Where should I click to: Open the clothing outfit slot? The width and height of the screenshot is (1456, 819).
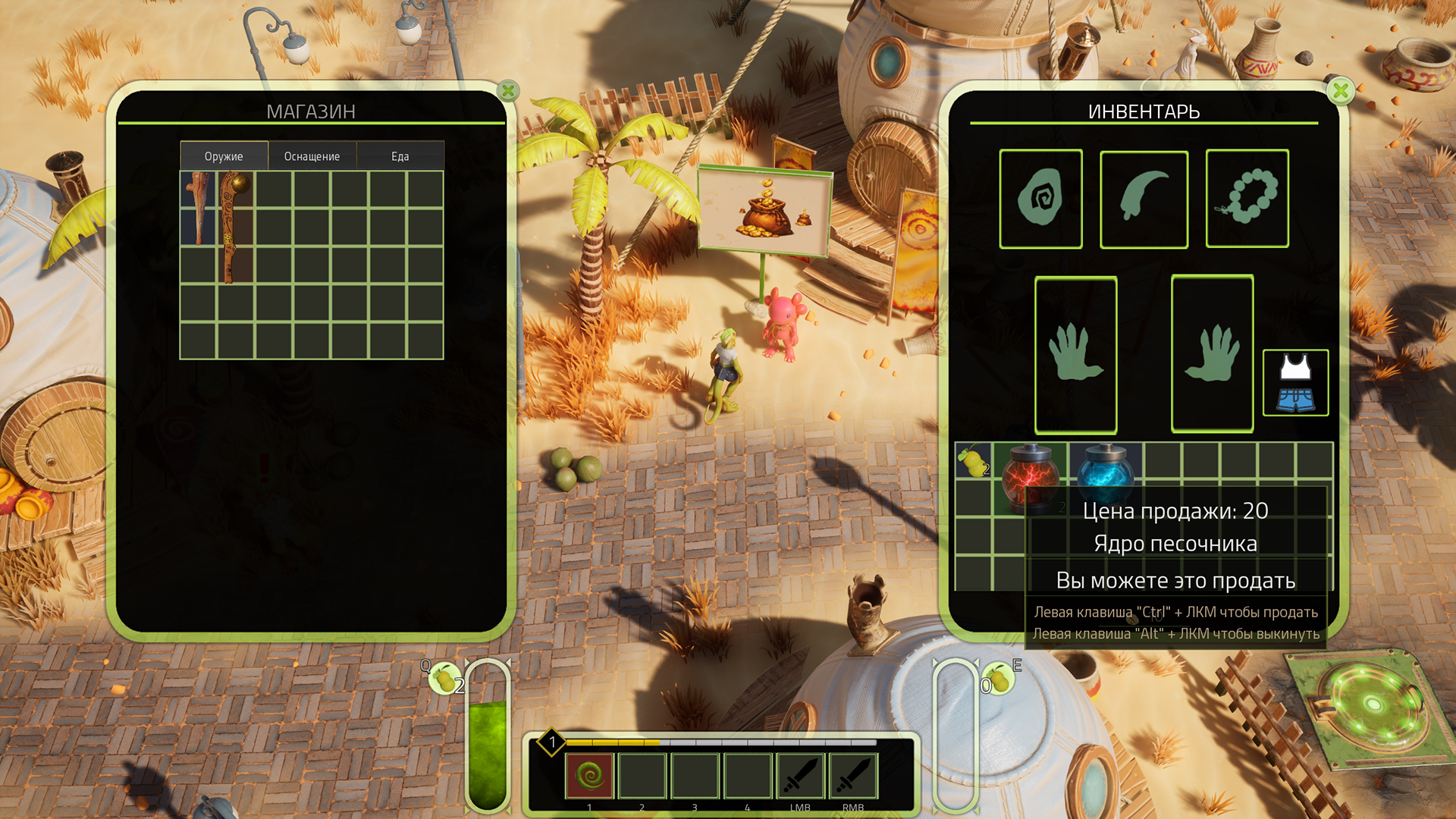[1295, 383]
